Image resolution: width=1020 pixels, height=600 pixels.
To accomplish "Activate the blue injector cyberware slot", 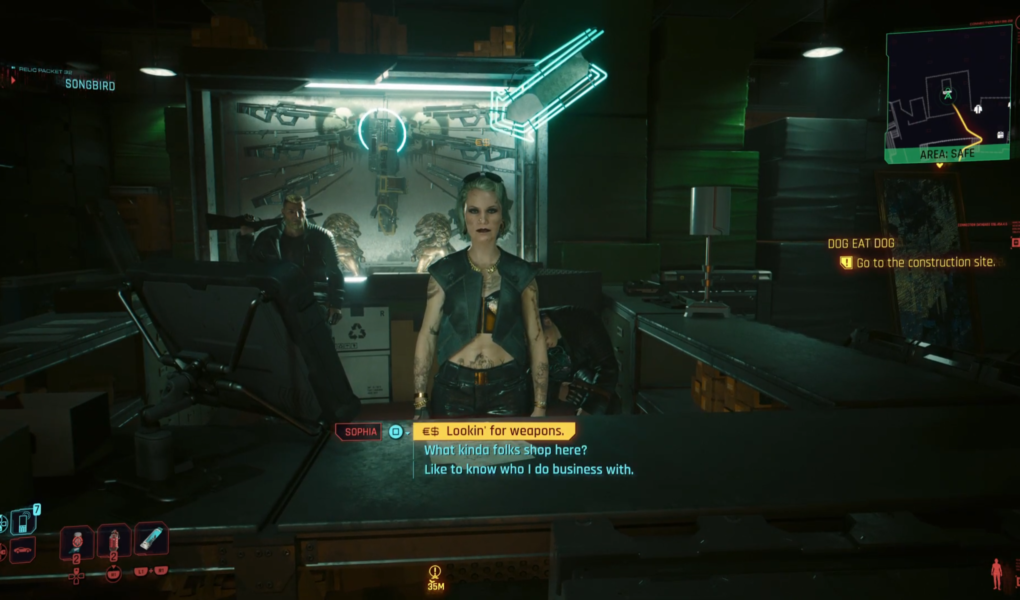I will tap(151, 539).
